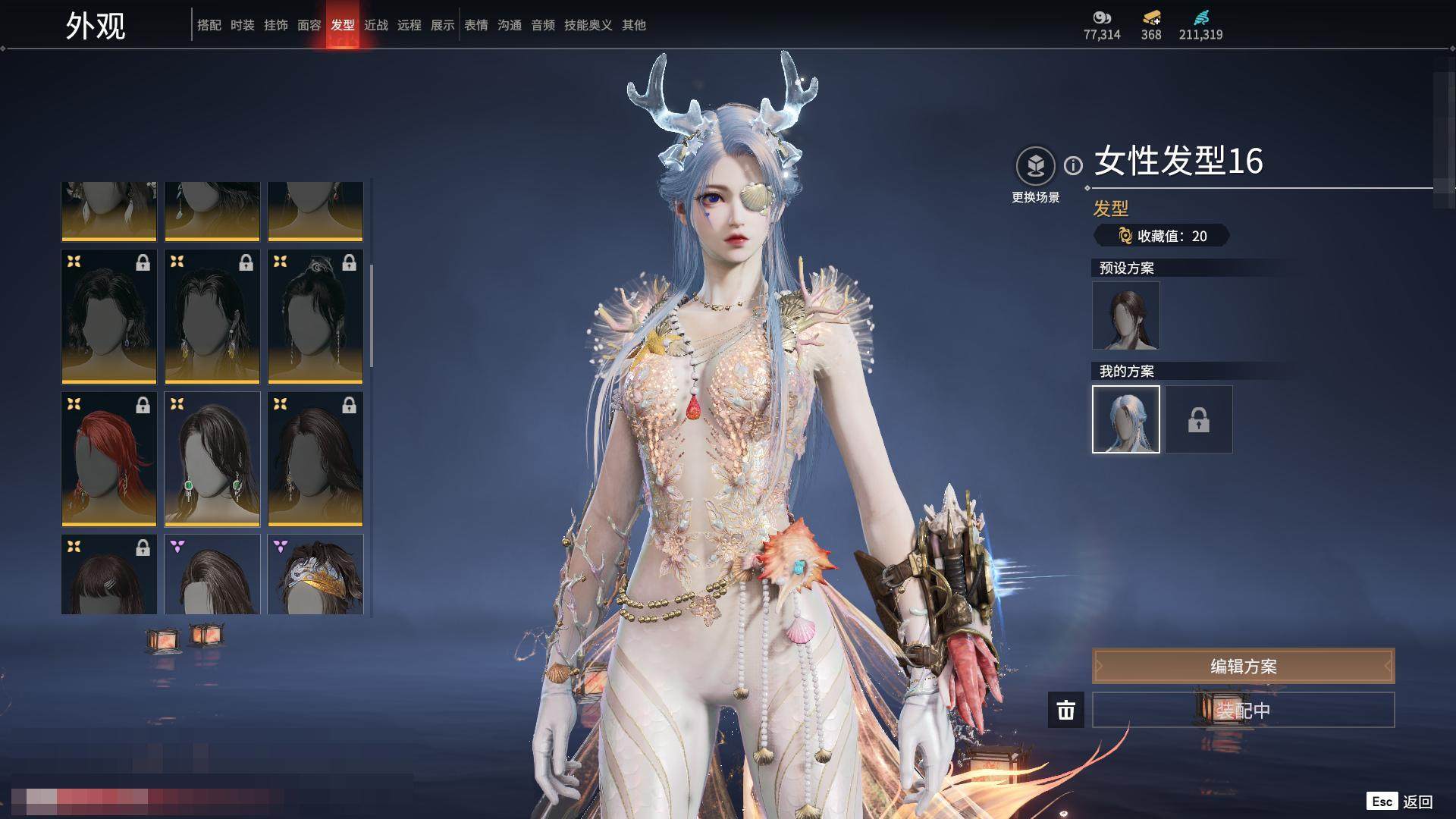Image resolution: width=1456 pixels, height=819 pixels.
Task: Show the 表情 tab
Action: pyautogui.click(x=475, y=25)
